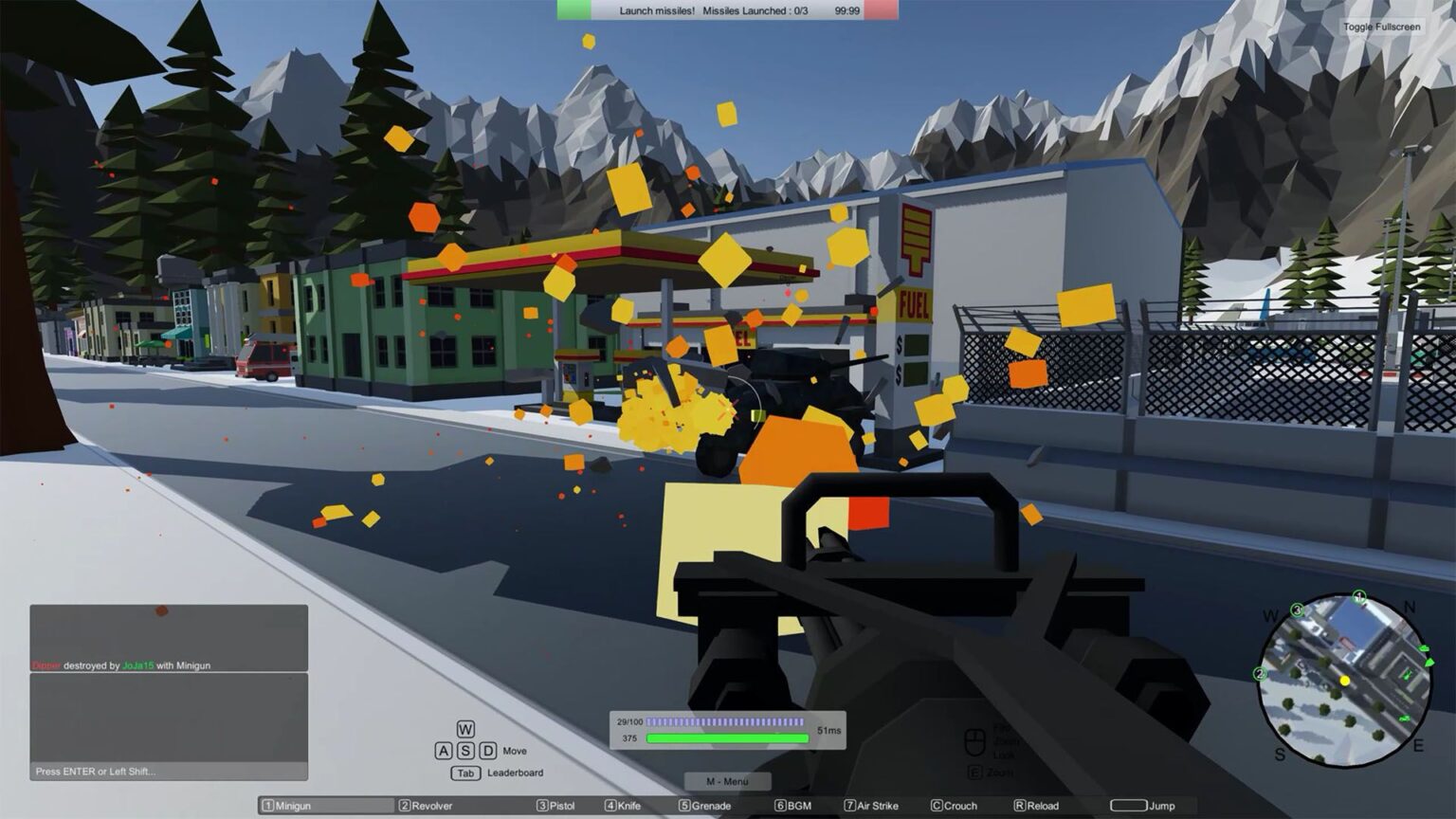1456x819 pixels.
Task: Open the M - Menu
Action: coord(727,781)
